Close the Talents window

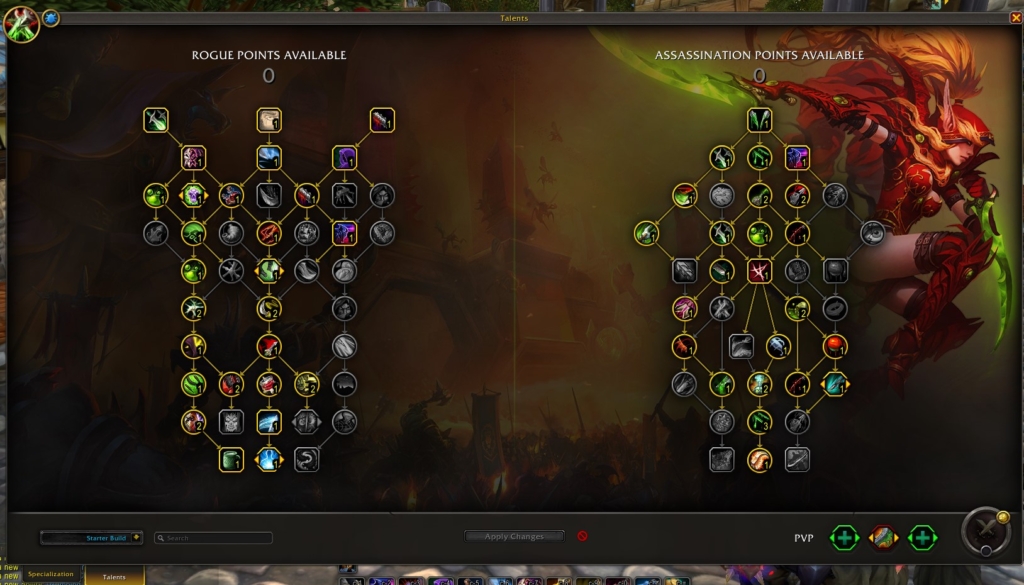click(1016, 17)
